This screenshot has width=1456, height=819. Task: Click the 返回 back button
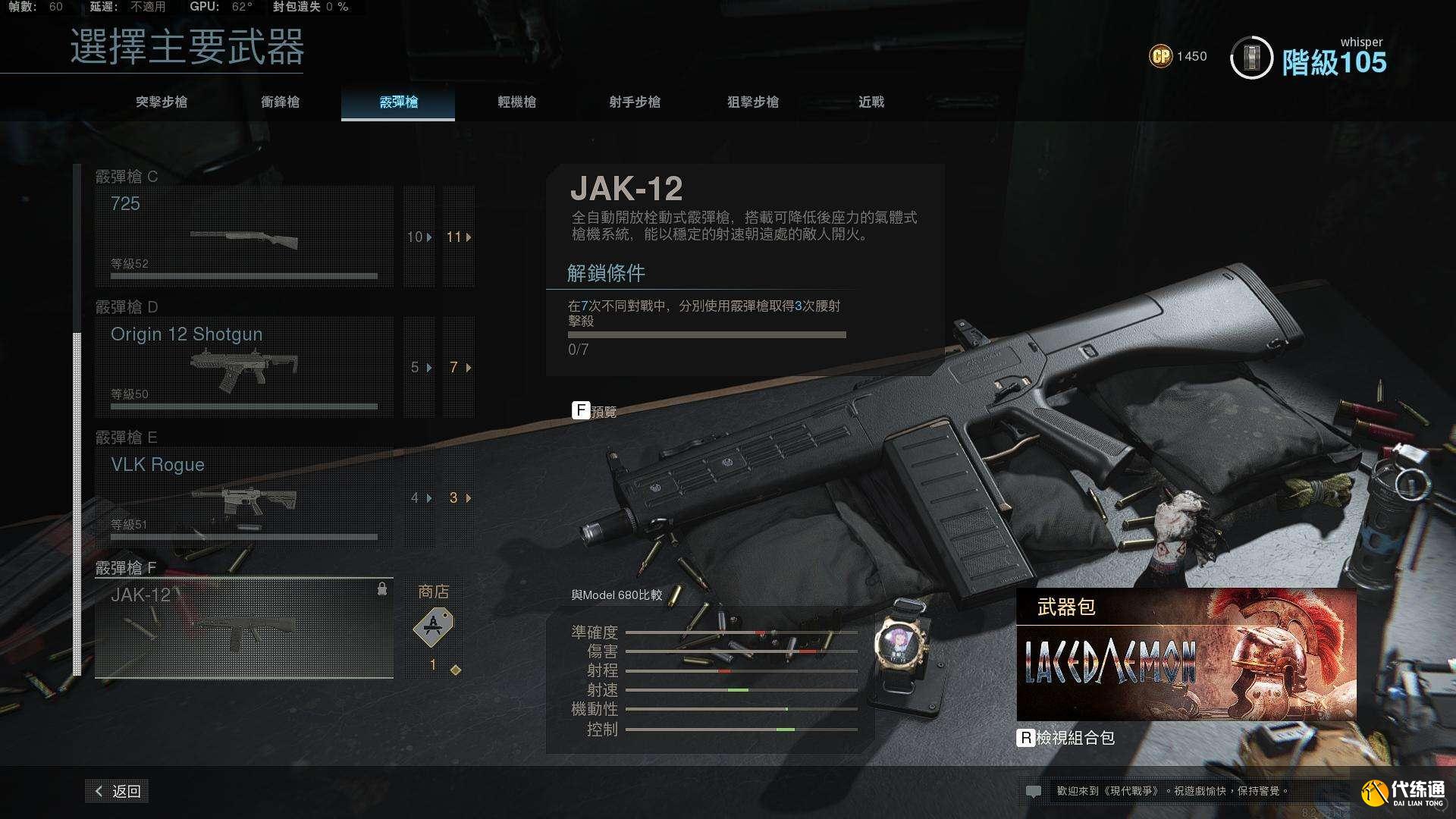tap(117, 790)
